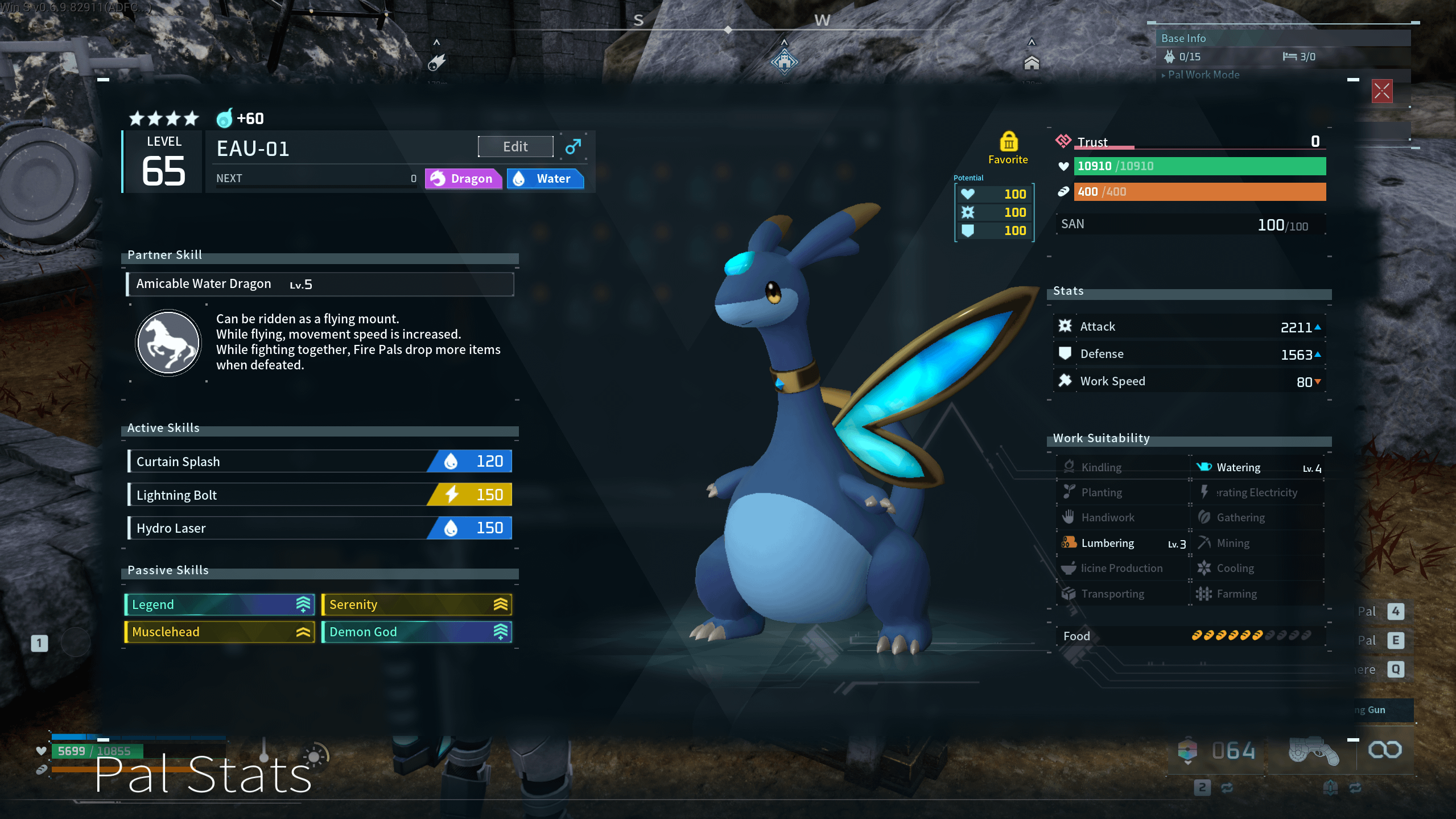Click the Legend passive skill
1456x819 pixels.
click(x=220, y=604)
